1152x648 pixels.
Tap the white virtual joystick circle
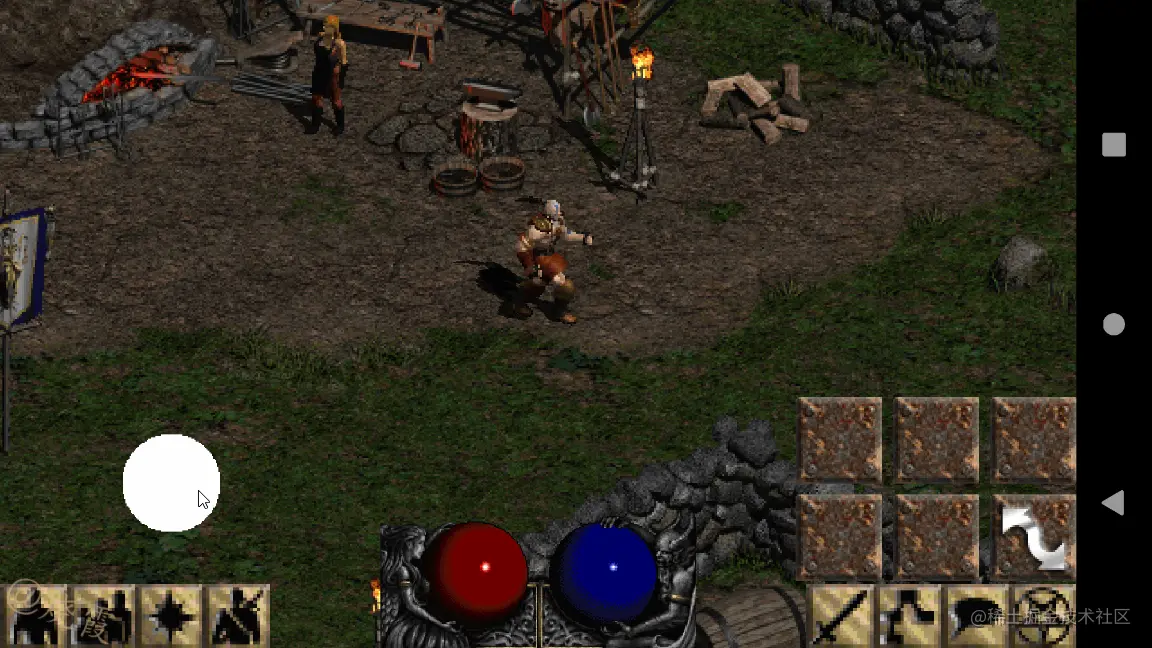point(171,483)
